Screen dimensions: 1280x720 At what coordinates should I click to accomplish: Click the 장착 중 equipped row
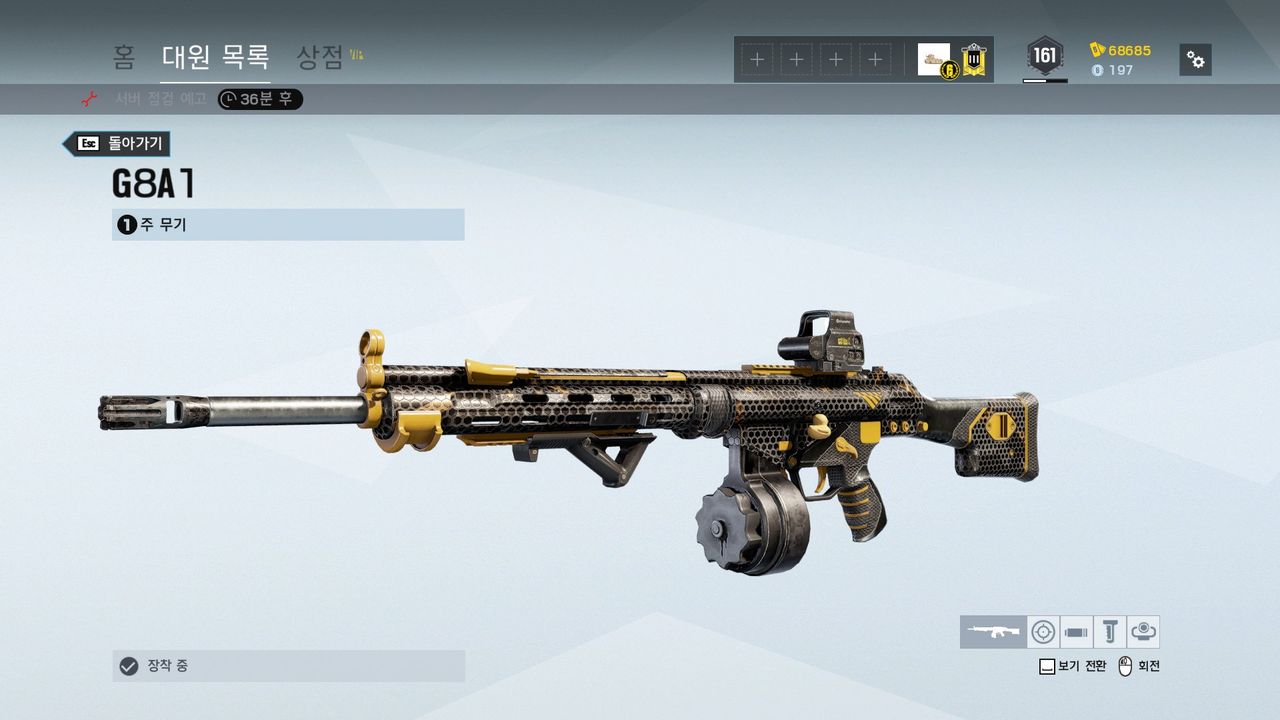(x=288, y=666)
